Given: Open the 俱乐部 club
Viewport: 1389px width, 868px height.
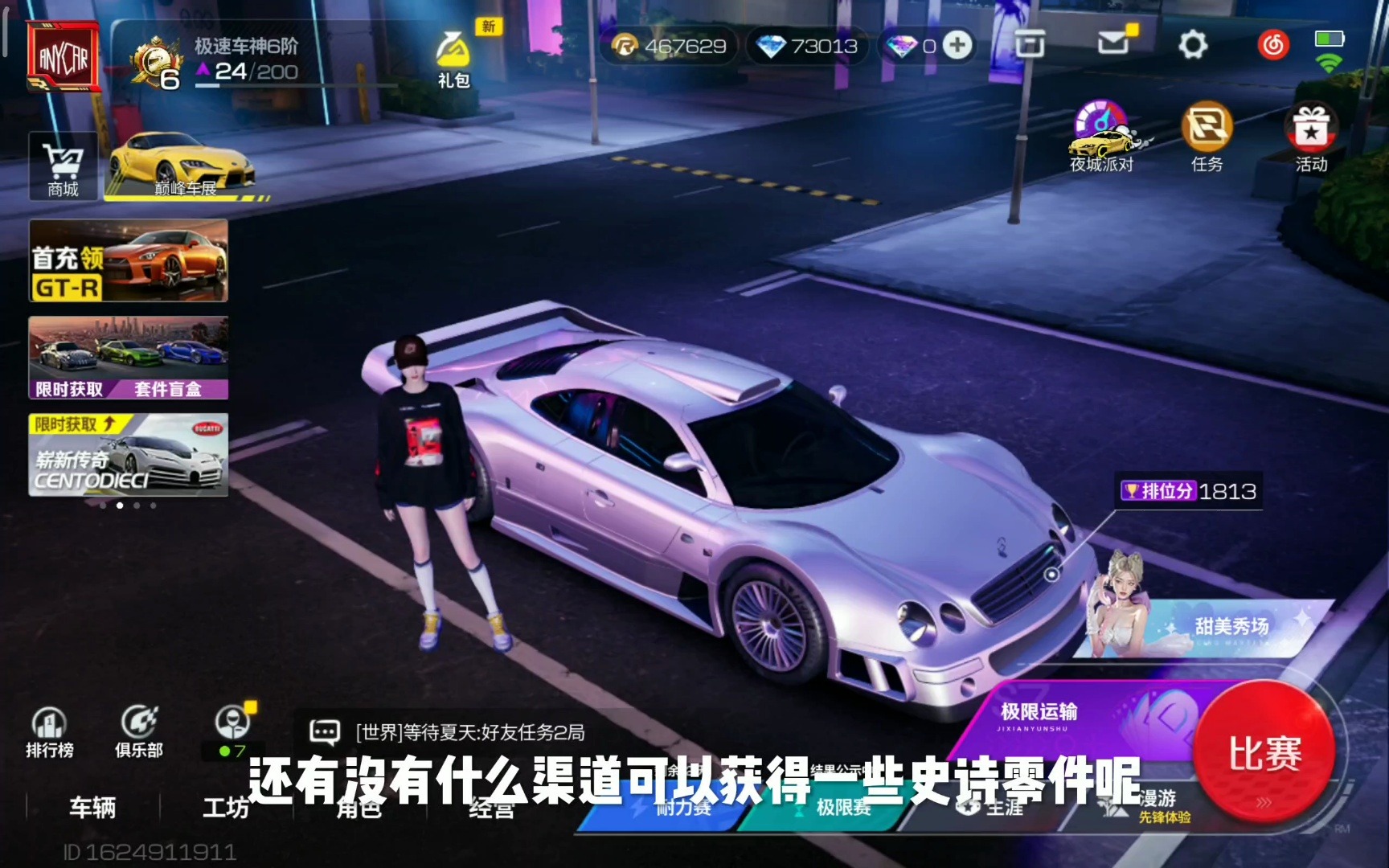Looking at the screenshot, I should [x=139, y=732].
